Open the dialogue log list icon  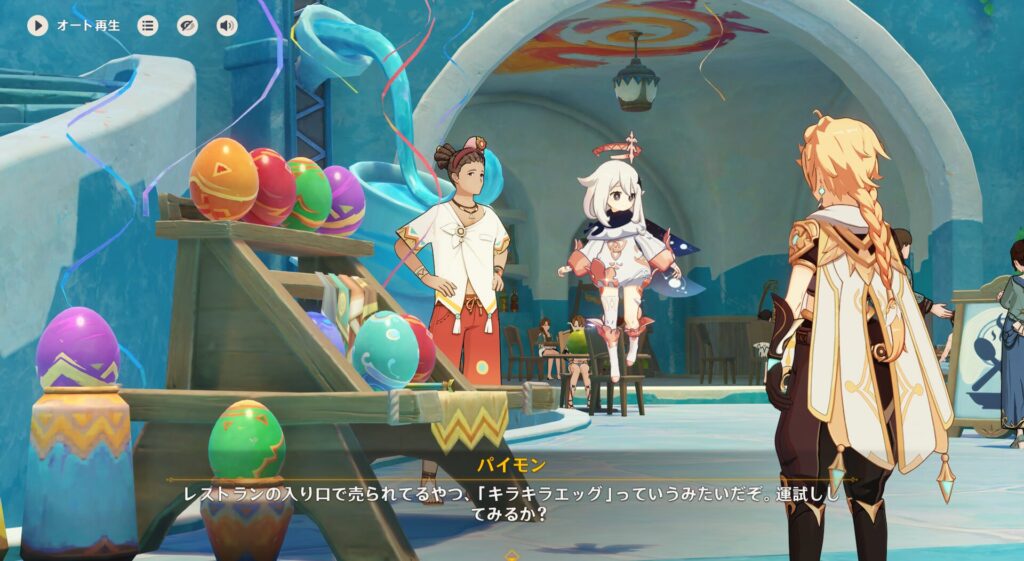click(148, 26)
